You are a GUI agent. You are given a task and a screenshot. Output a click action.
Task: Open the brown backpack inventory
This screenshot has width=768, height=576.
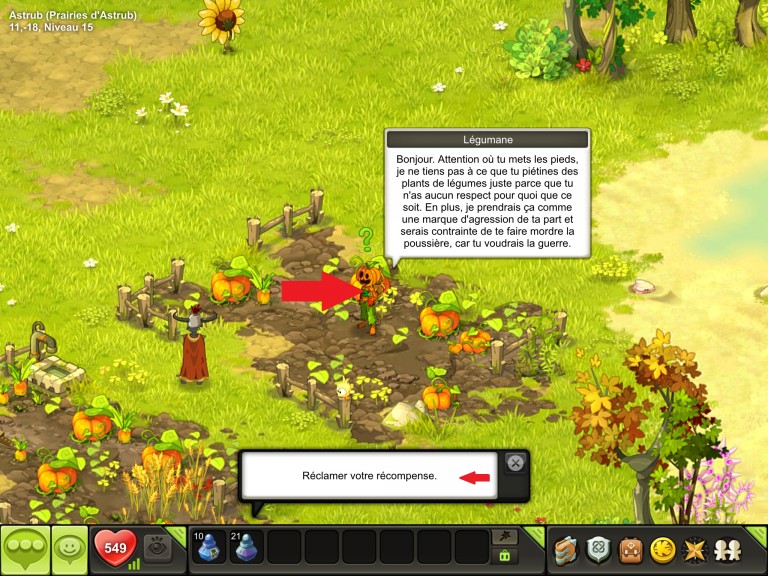[629, 549]
